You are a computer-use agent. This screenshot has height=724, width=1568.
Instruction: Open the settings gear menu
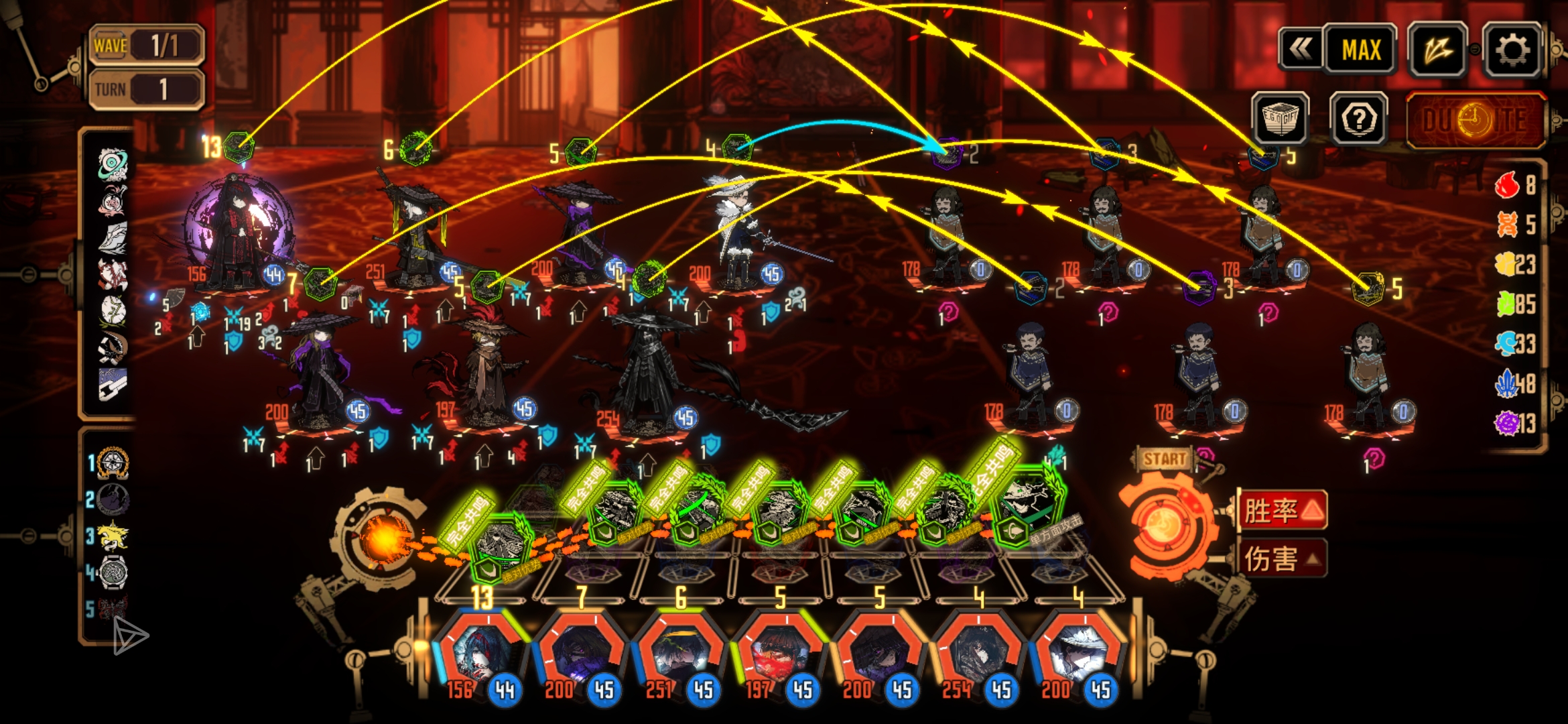[1512, 50]
